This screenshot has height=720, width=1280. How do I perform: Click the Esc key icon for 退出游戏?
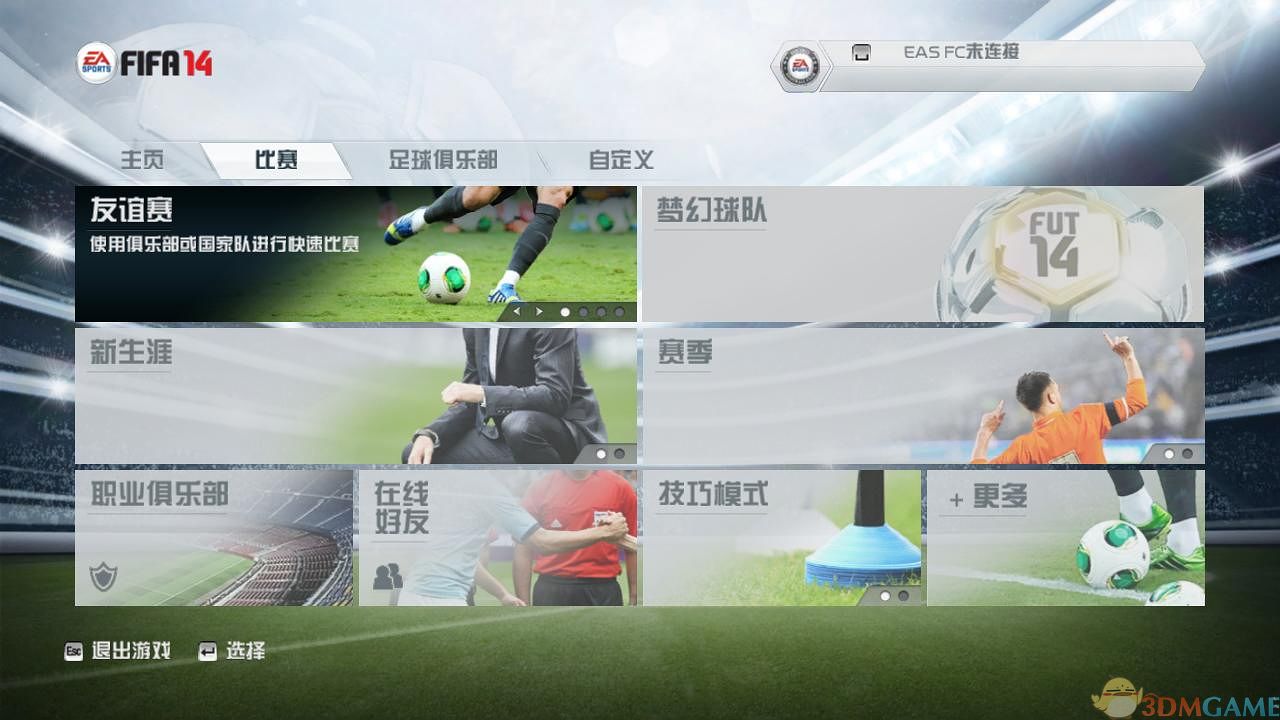(73, 650)
